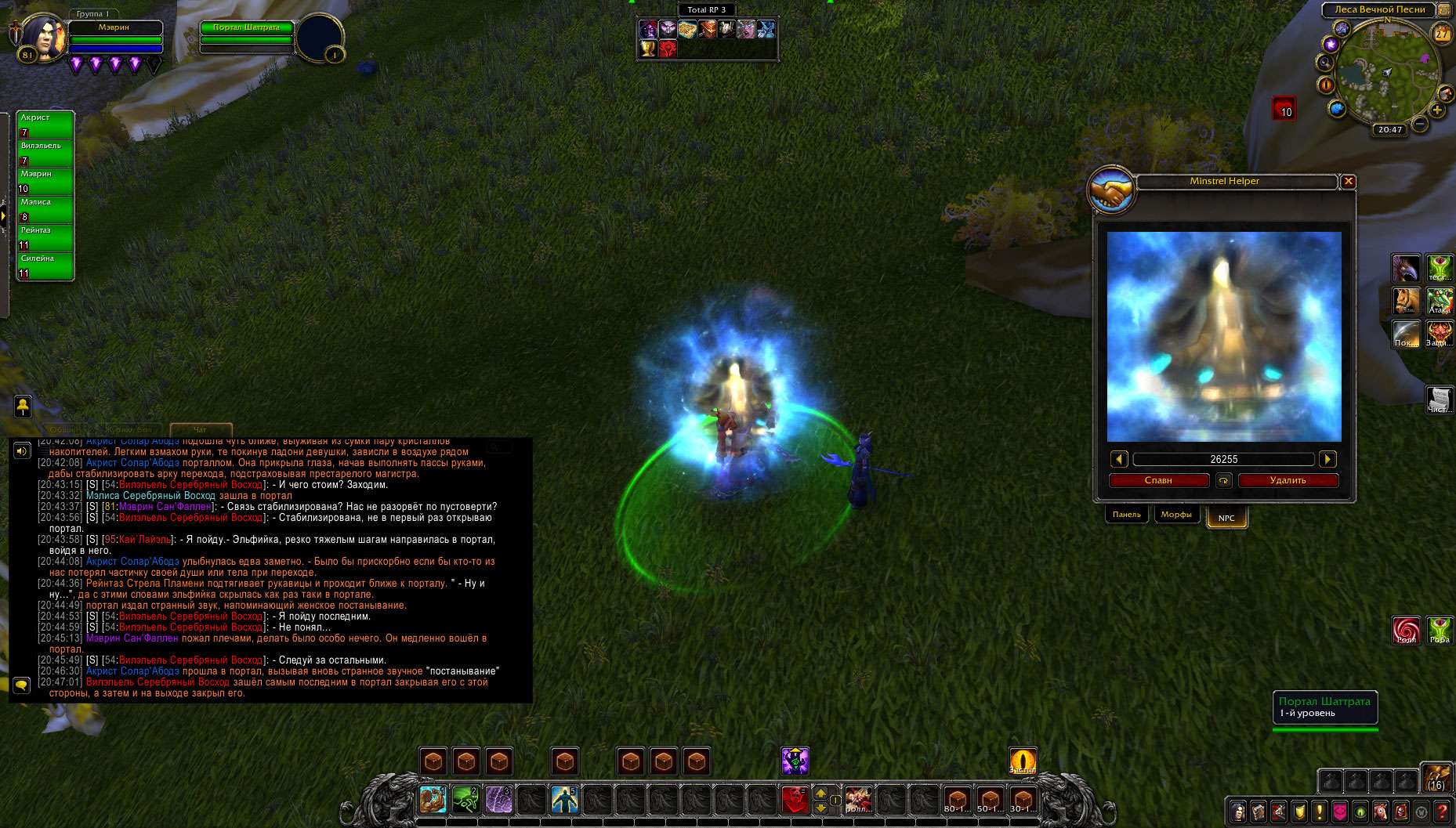This screenshot has width=1456, height=828.
Task: Open the Панель tab
Action: [x=1127, y=515]
